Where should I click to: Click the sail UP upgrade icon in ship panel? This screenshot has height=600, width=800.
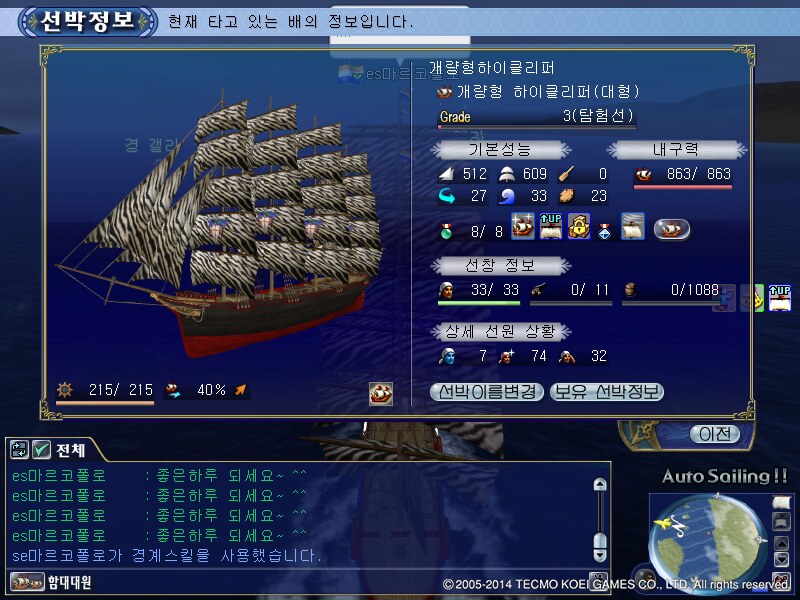[551, 227]
